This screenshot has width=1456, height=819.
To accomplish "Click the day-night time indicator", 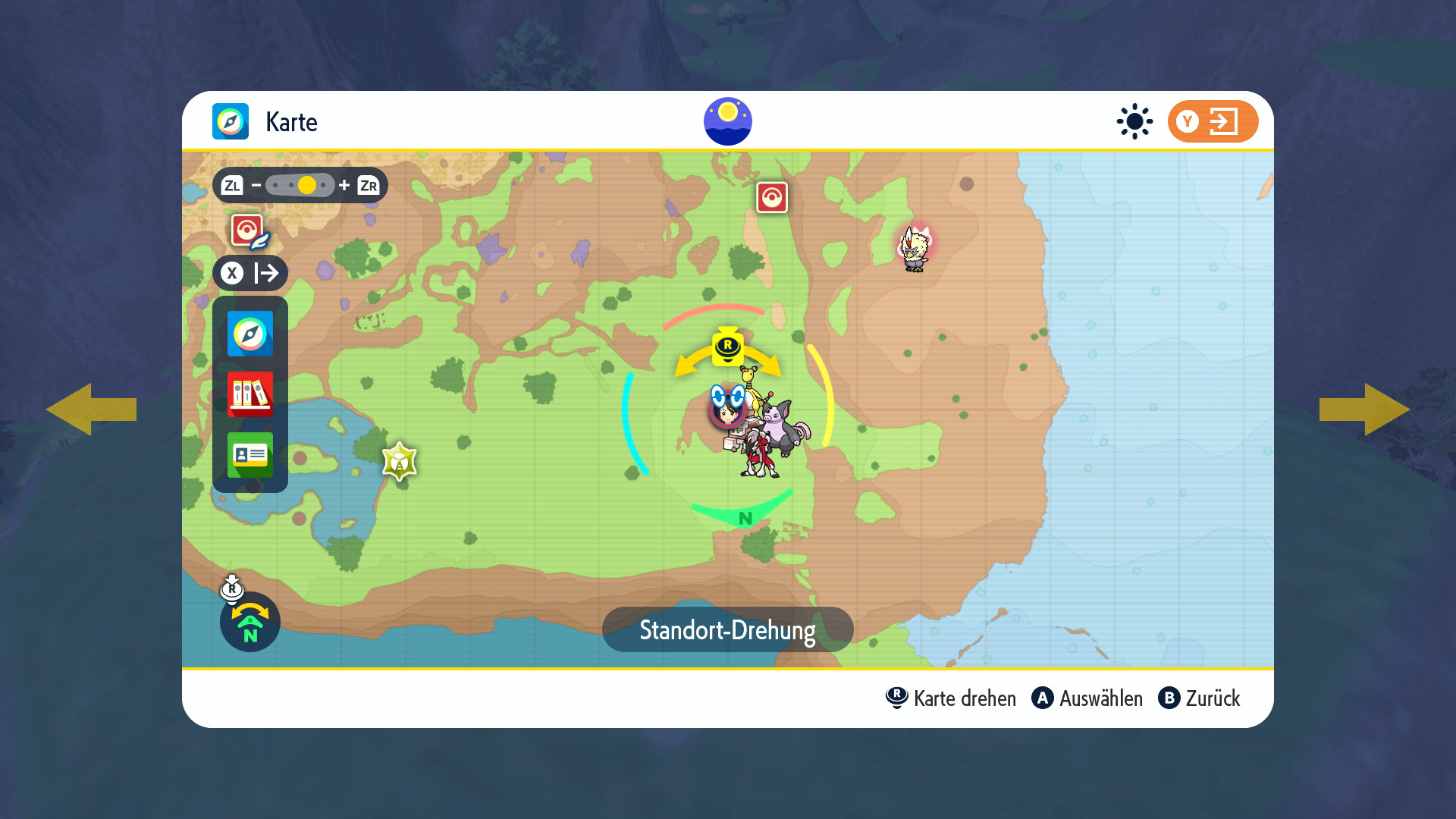I will tap(727, 121).
